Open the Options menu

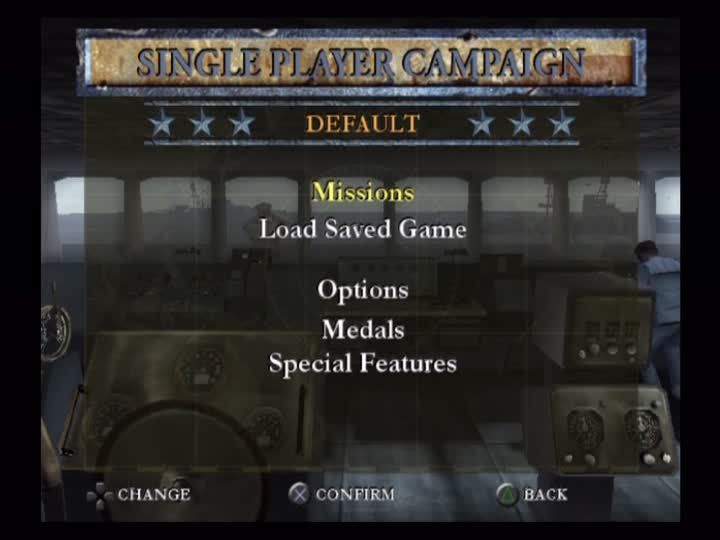(362, 290)
